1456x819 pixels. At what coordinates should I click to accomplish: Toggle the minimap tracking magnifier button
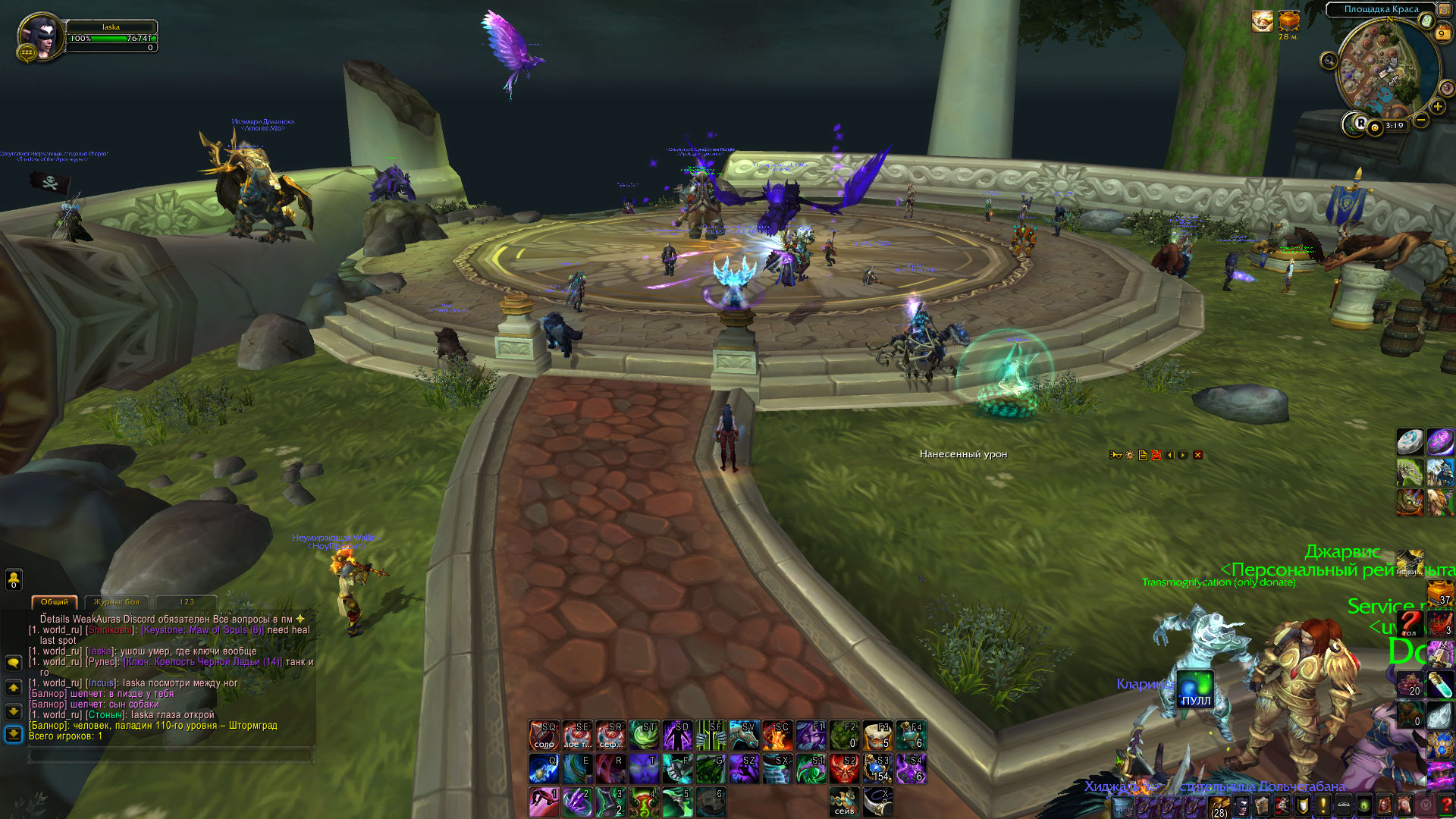click(x=1329, y=61)
